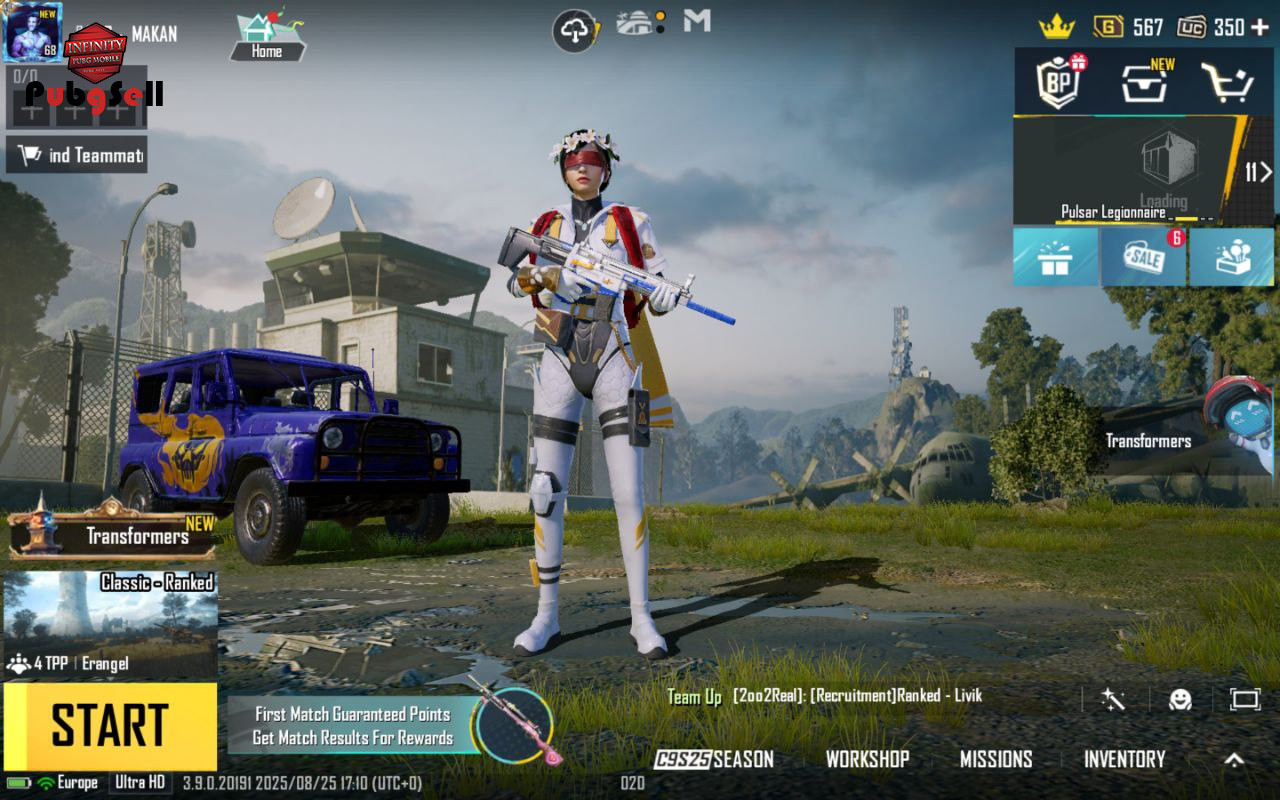Start the match with the START button
The width and height of the screenshot is (1280, 800).
[110, 726]
